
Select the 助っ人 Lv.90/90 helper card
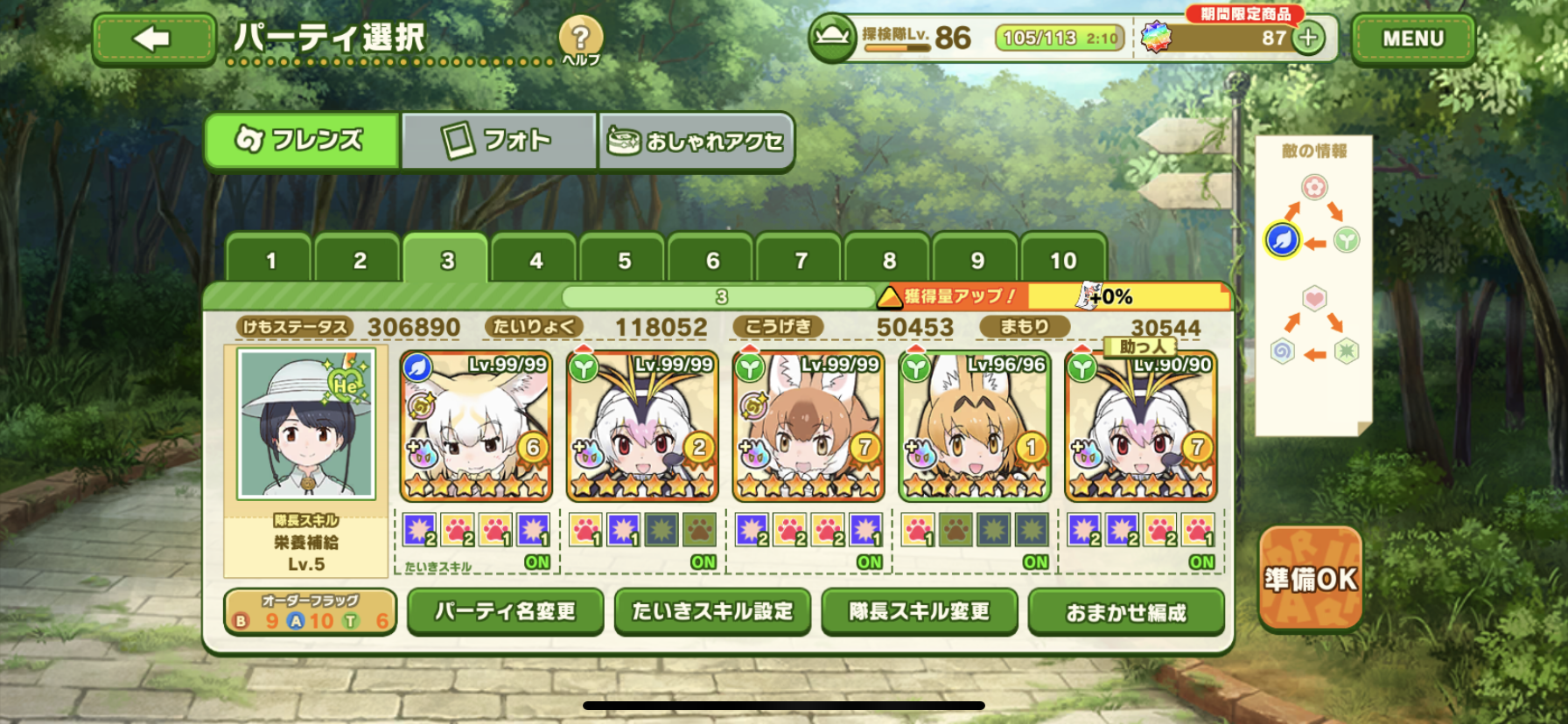click(x=1140, y=427)
